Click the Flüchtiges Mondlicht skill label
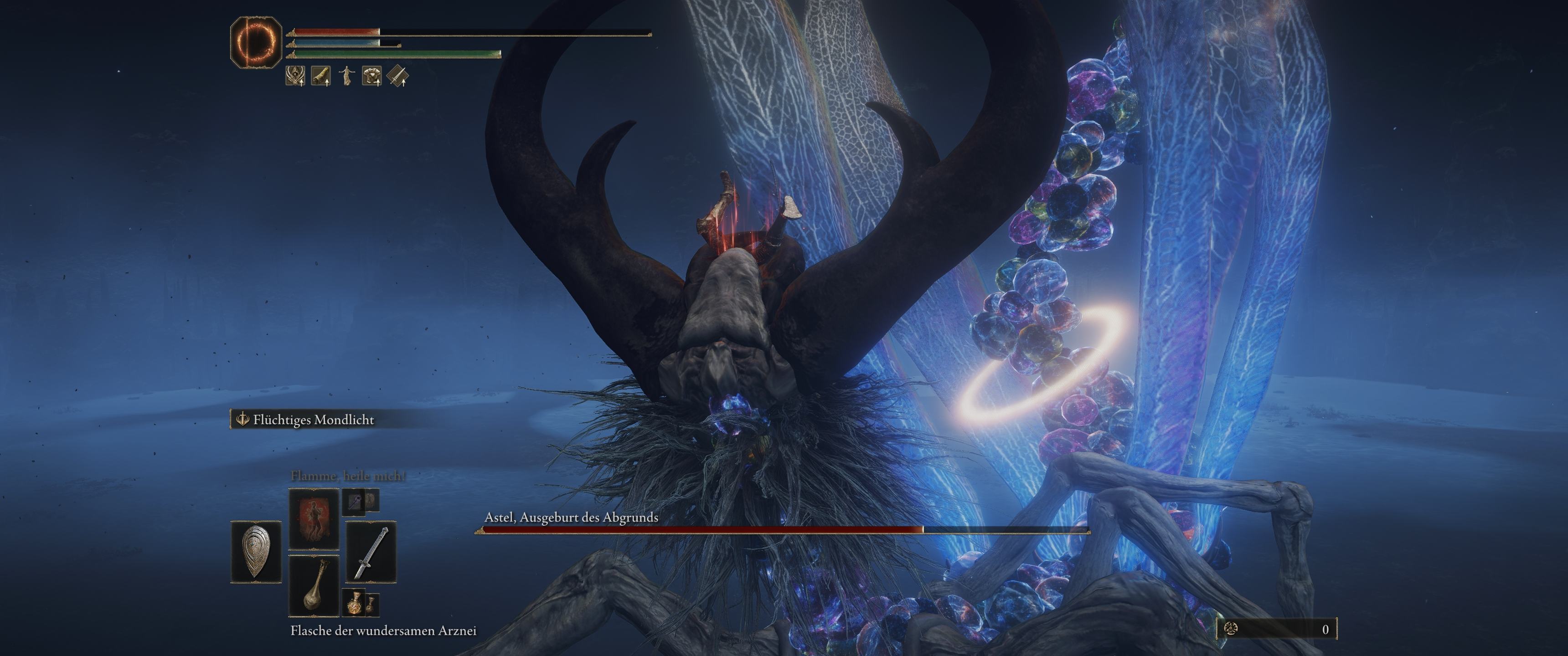Screen dimensions: 1568x656 point(313,420)
